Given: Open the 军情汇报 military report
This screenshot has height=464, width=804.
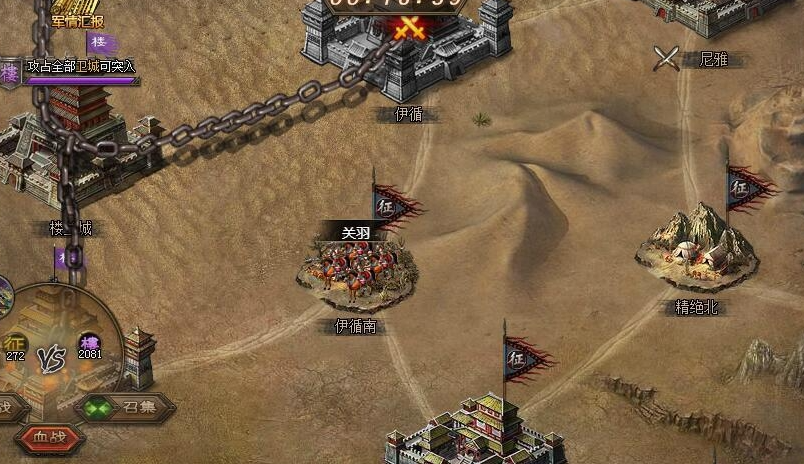Looking at the screenshot, I should (78, 18).
